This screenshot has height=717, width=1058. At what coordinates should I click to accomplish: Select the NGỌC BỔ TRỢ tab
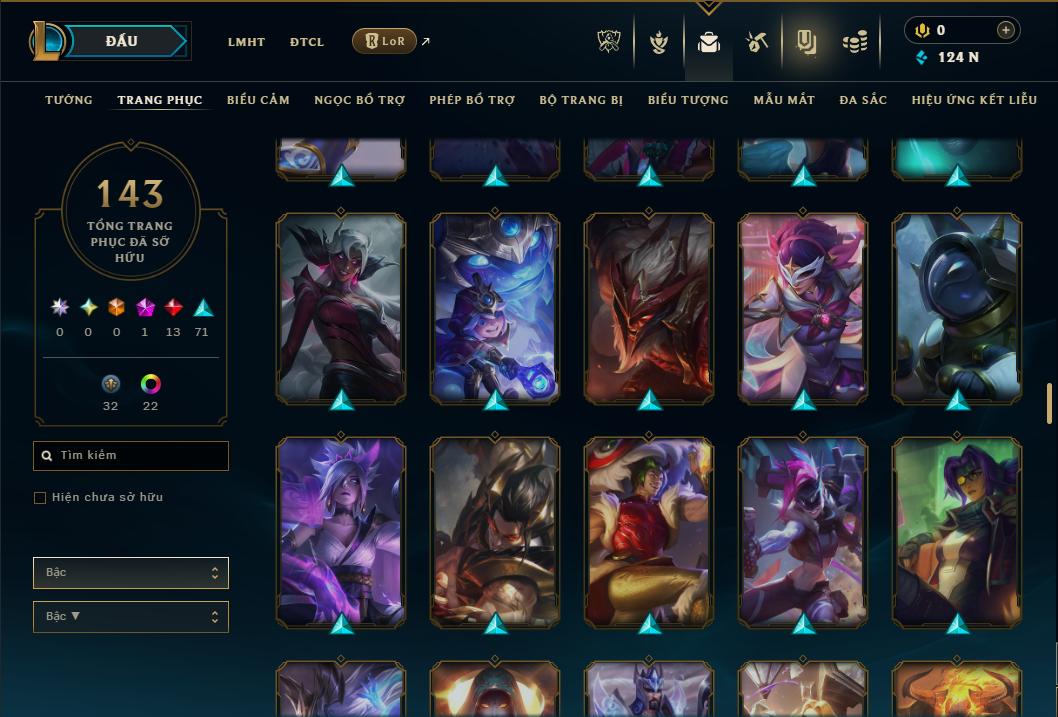pyautogui.click(x=359, y=100)
